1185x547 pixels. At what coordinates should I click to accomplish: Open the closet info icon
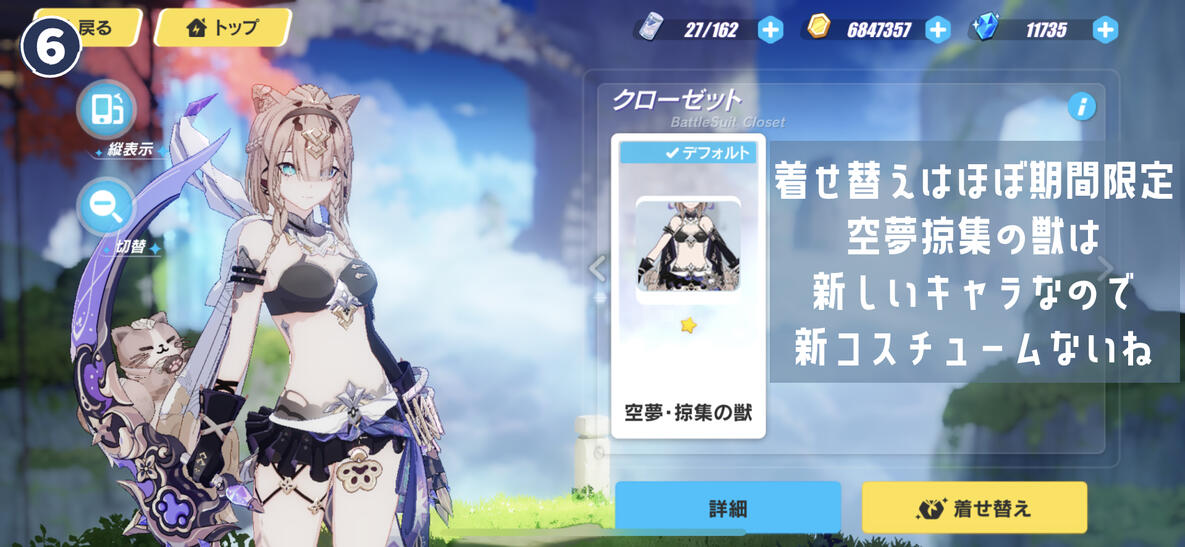(1081, 106)
